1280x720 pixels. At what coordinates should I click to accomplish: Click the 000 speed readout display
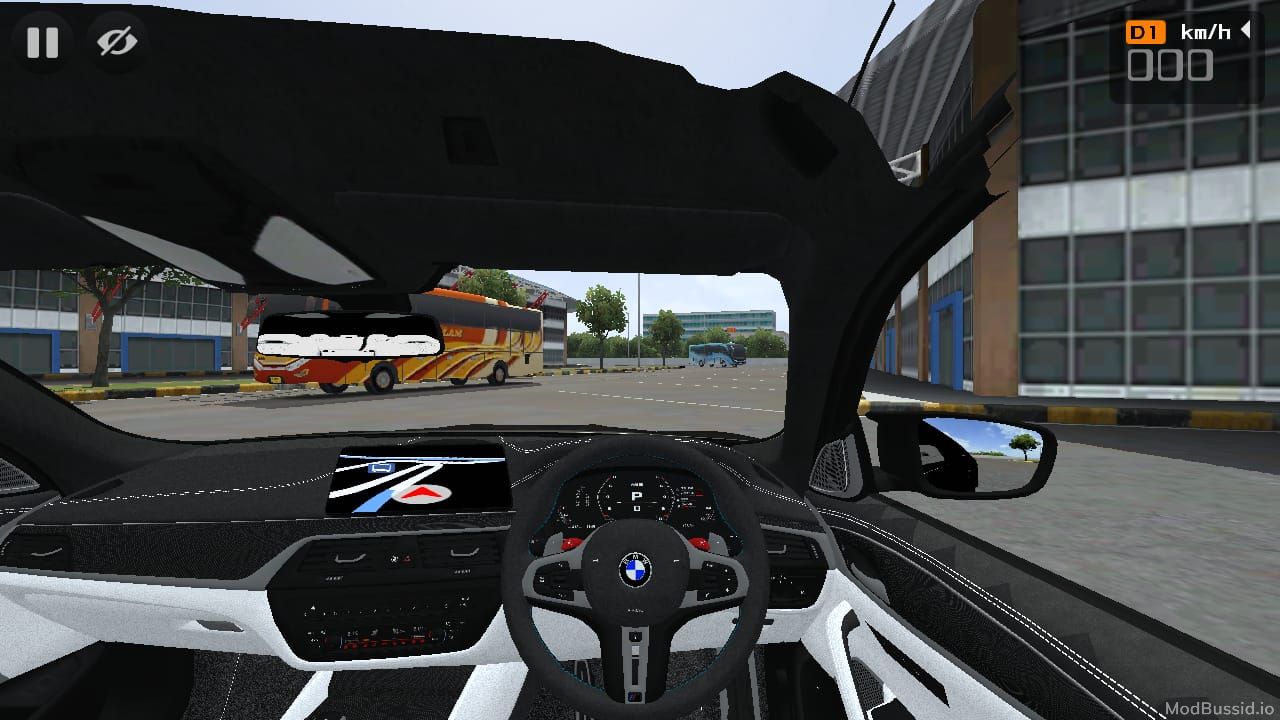1171,66
